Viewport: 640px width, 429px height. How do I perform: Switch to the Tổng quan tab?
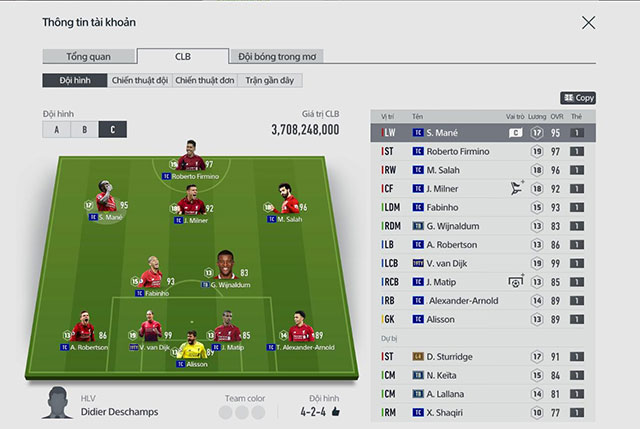pyautogui.click(x=88, y=57)
